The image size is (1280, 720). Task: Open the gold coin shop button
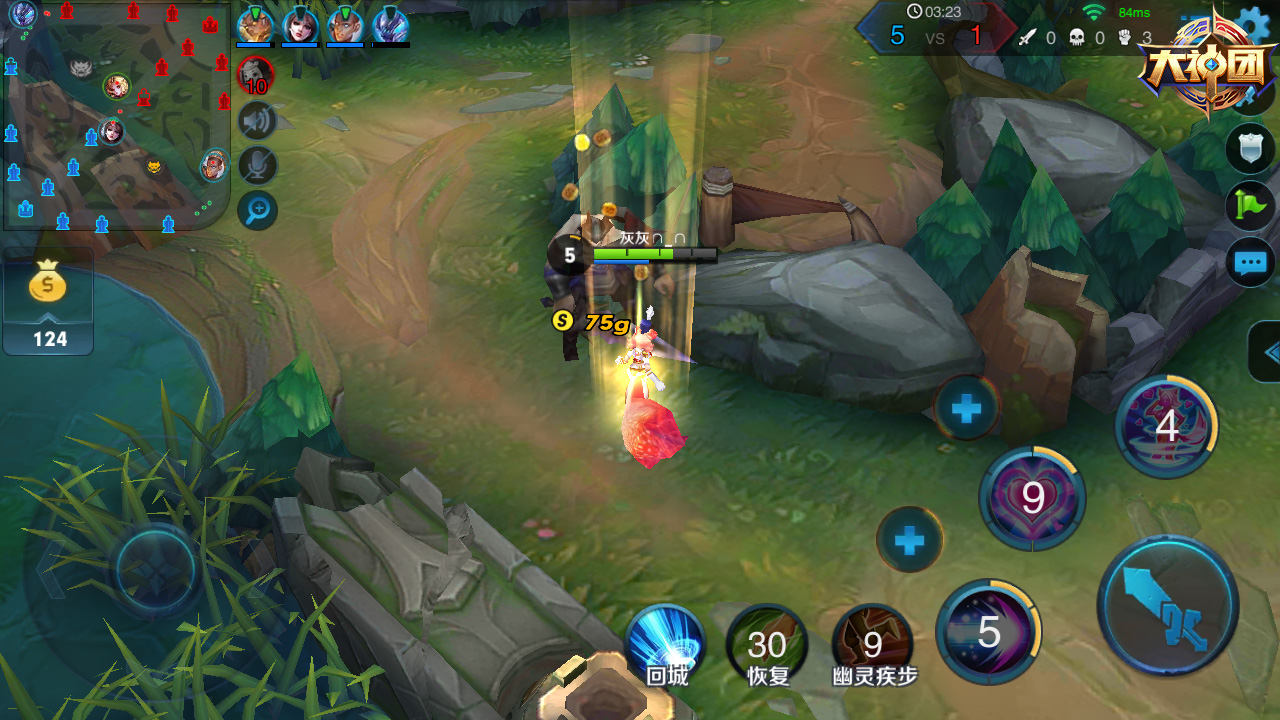click(48, 300)
